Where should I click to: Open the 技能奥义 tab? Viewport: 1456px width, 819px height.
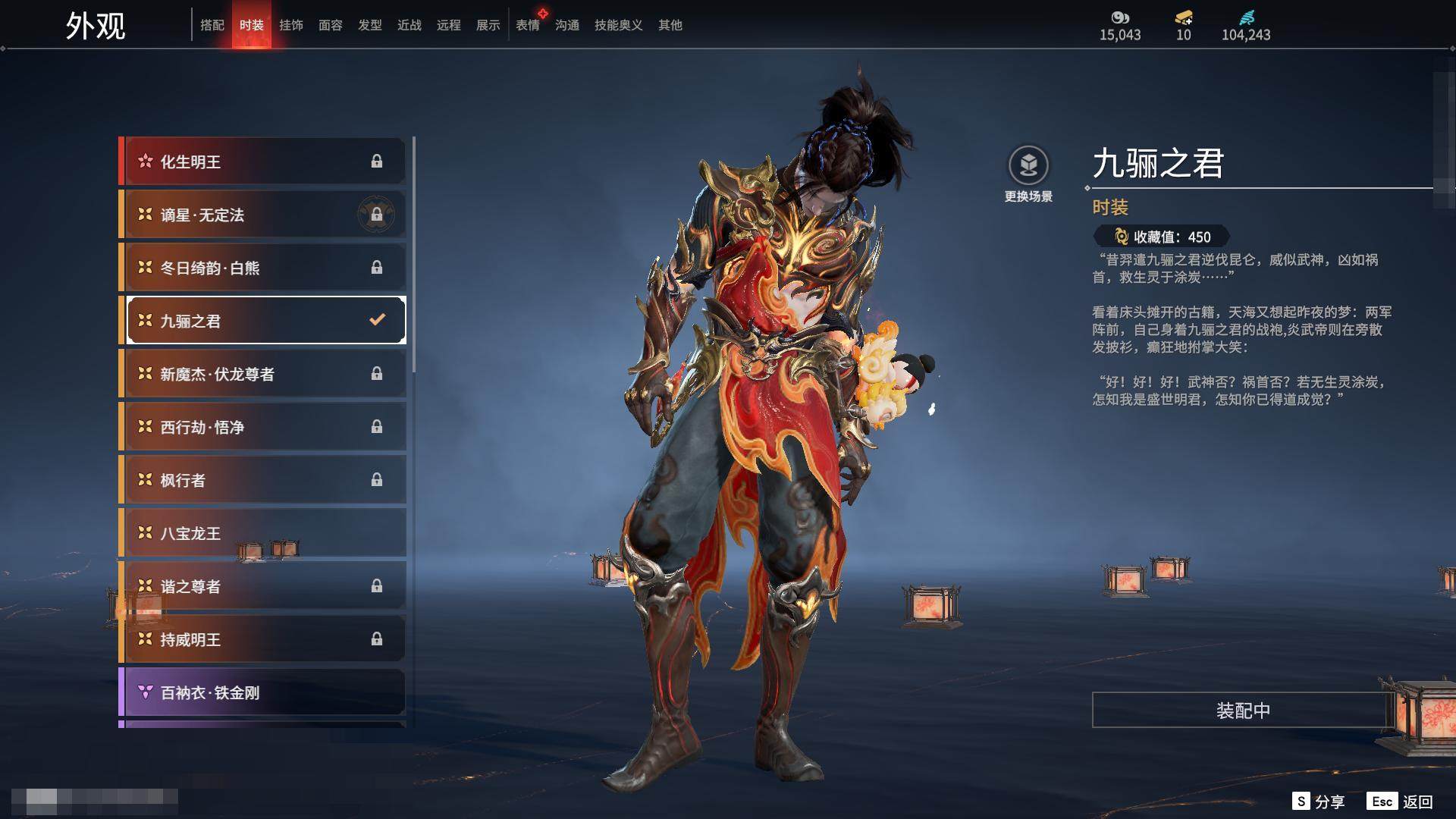tap(618, 25)
